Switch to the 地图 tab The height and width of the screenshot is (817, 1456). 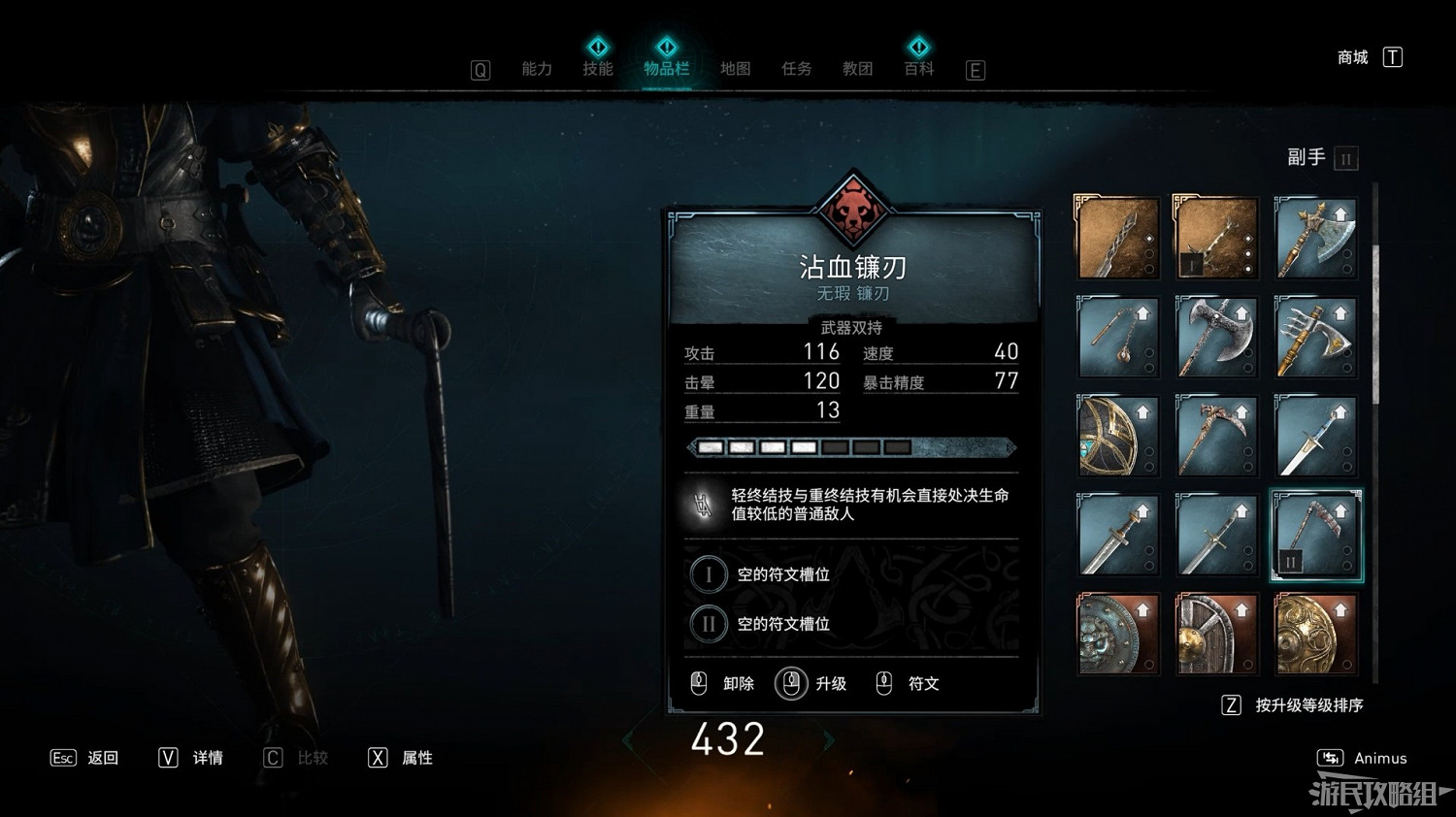(x=735, y=69)
